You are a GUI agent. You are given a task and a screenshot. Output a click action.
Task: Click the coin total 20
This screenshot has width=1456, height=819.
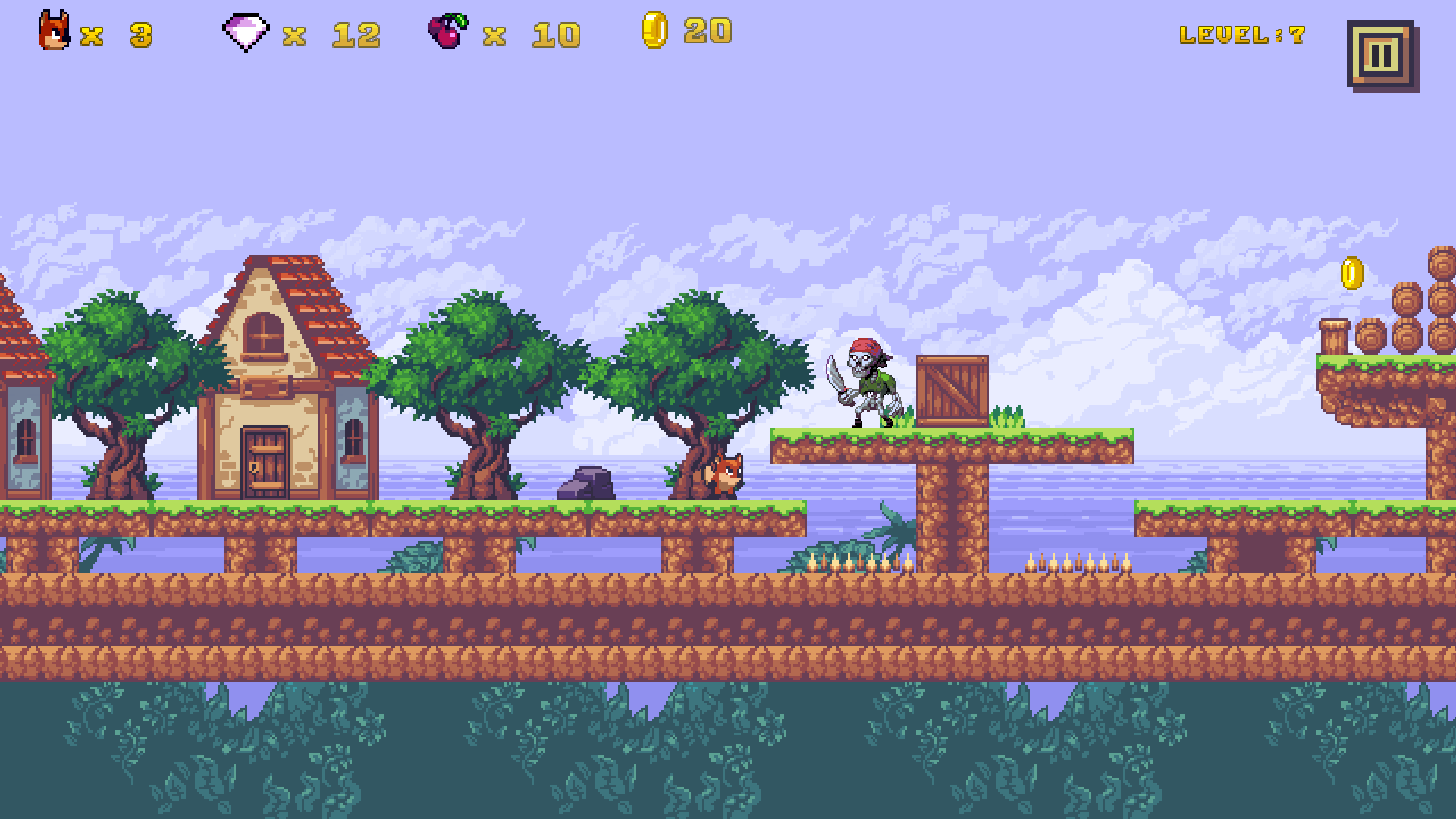[x=709, y=32]
